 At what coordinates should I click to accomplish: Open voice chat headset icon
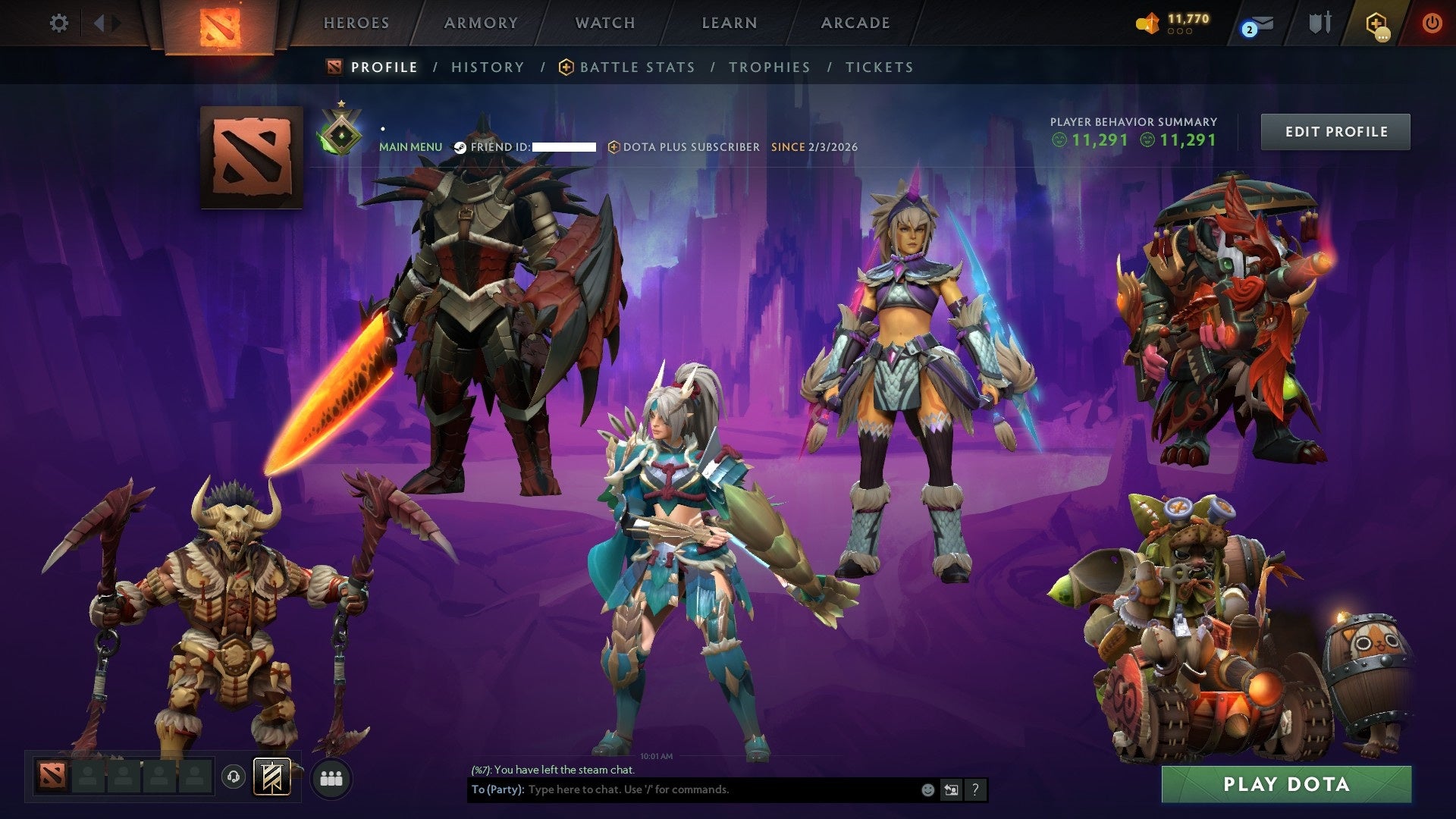point(234,777)
